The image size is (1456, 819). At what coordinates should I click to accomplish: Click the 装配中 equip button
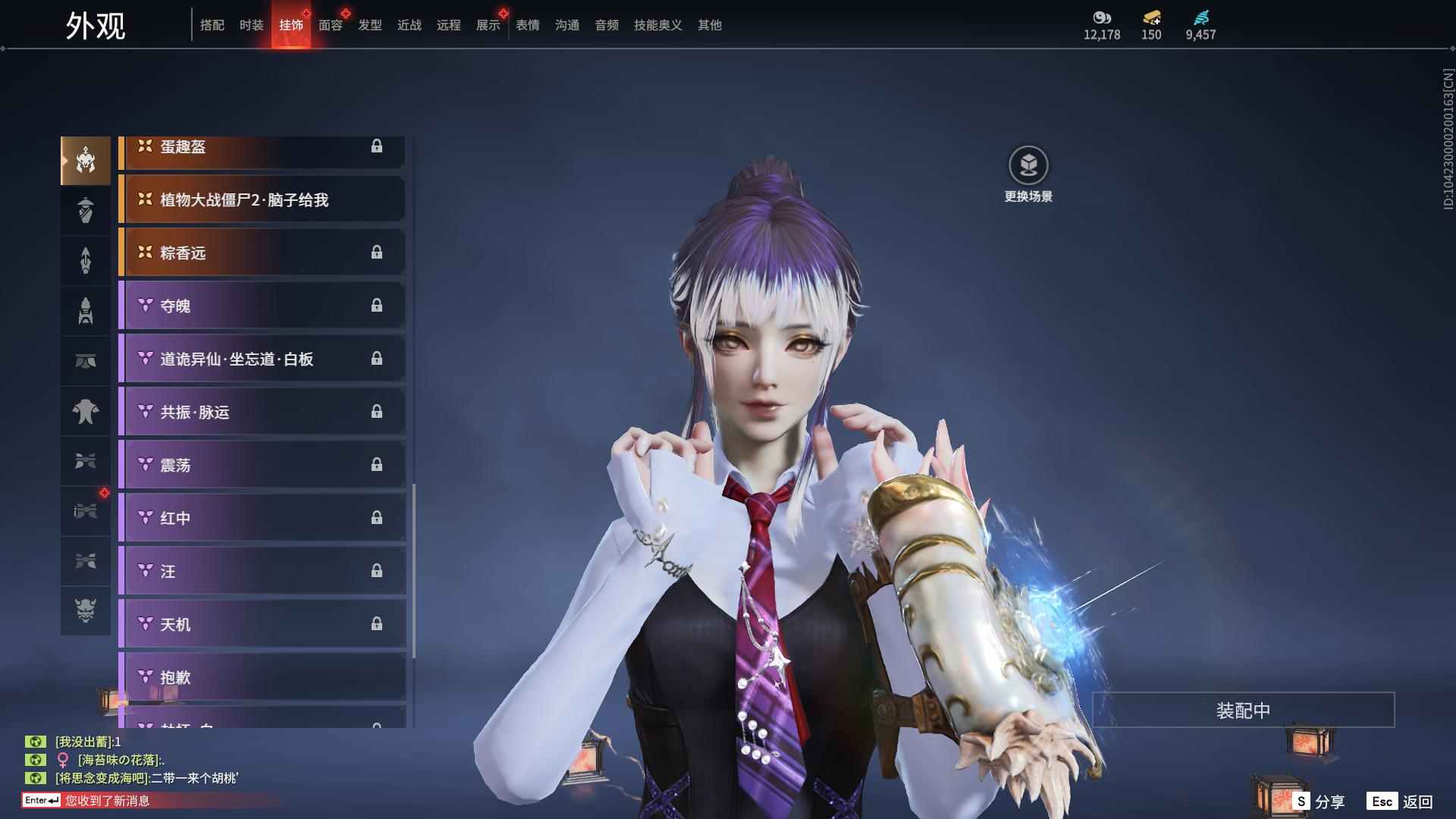[1243, 711]
